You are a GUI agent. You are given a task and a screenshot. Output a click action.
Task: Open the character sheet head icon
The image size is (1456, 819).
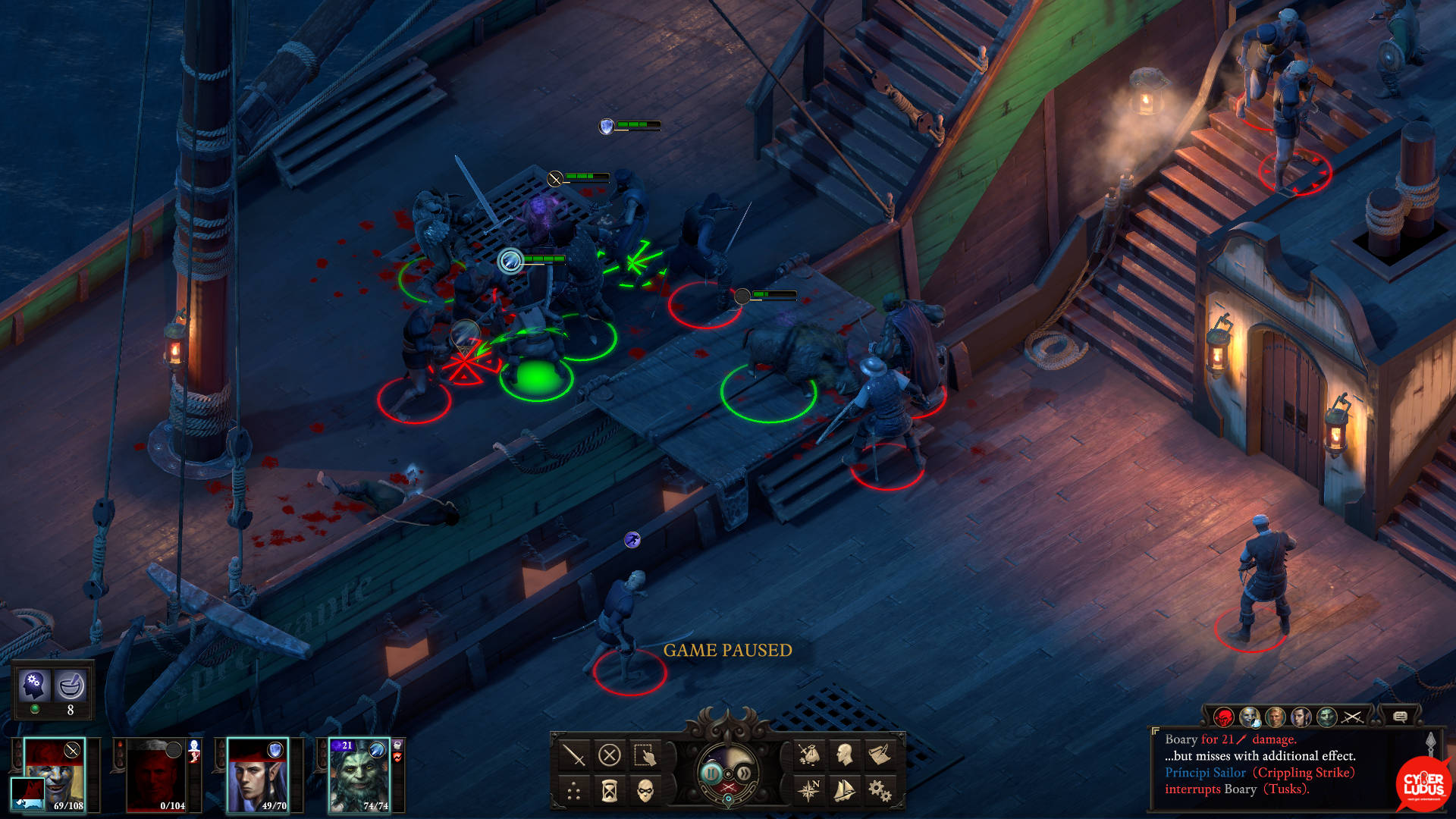click(x=845, y=755)
